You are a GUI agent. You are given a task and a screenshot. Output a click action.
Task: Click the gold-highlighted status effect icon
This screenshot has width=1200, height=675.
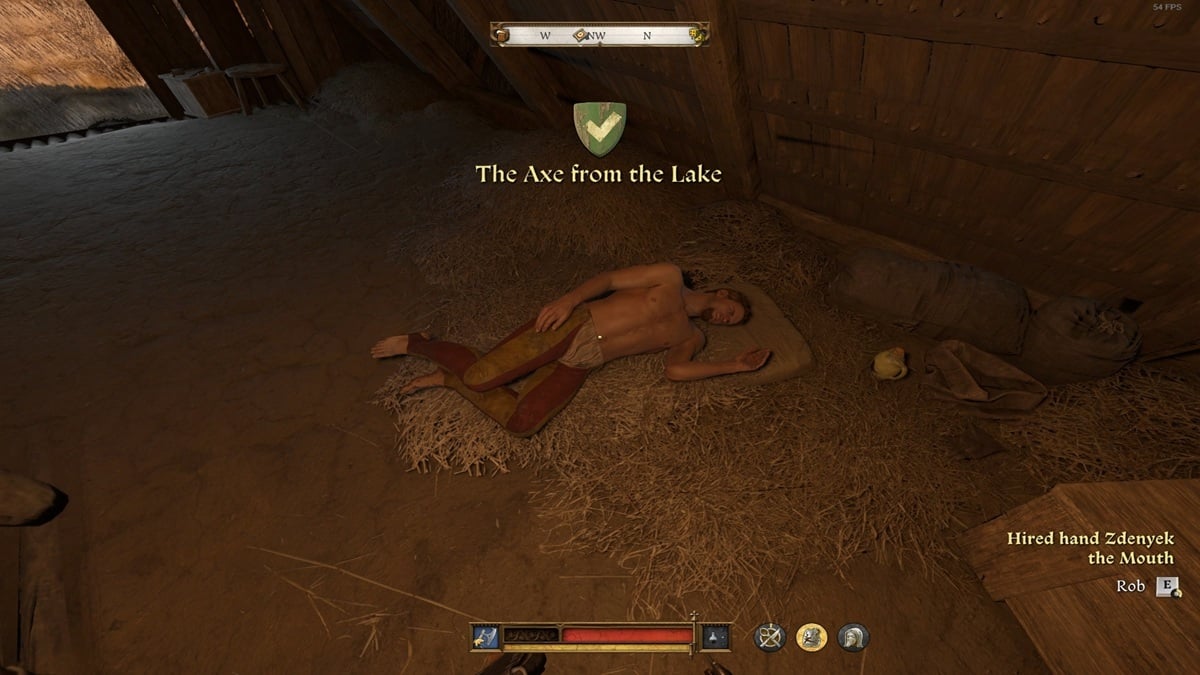(x=811, y=637)
